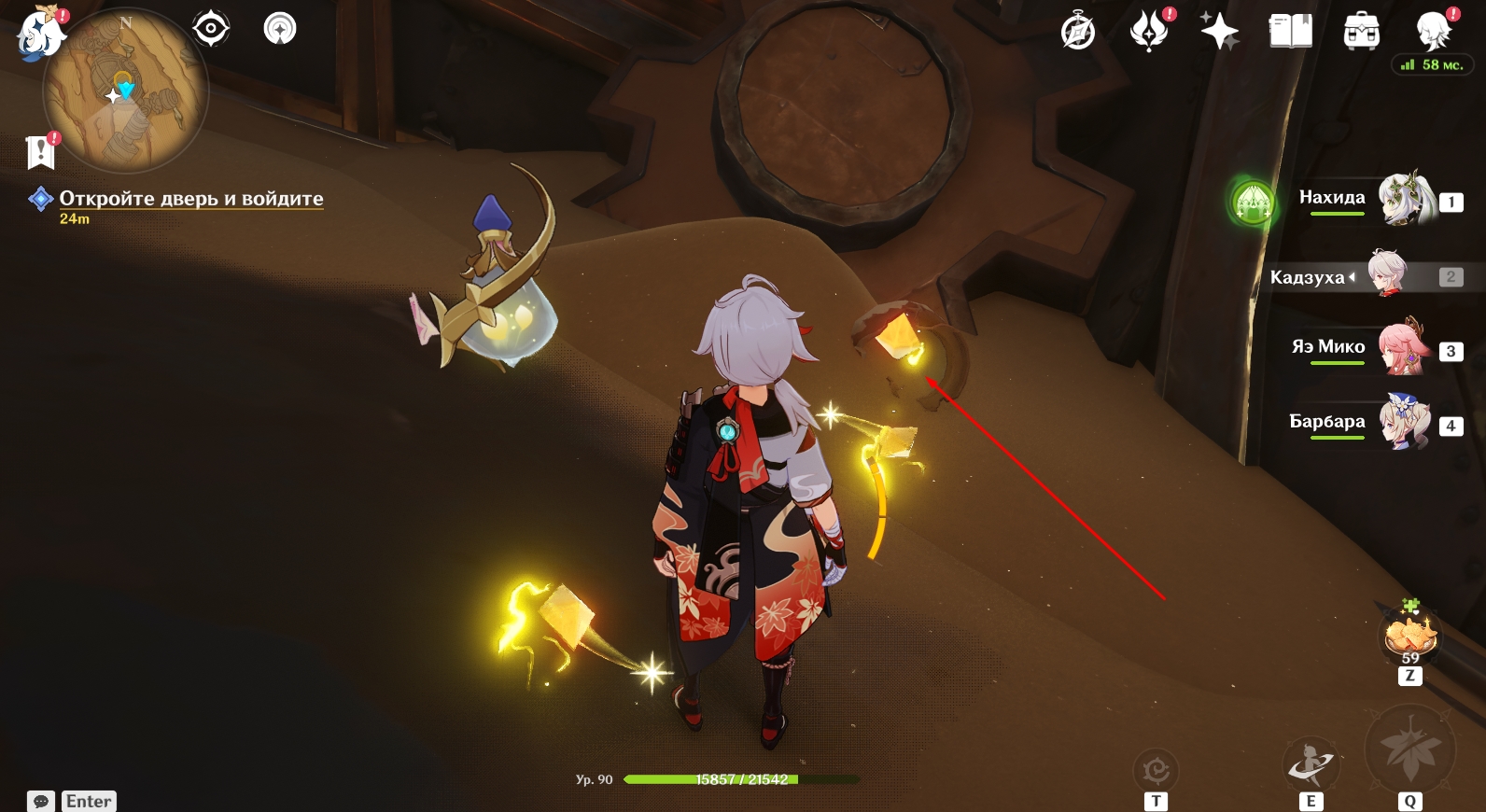
Task: Open the backpack Inventory
Action: (1361, 32)
